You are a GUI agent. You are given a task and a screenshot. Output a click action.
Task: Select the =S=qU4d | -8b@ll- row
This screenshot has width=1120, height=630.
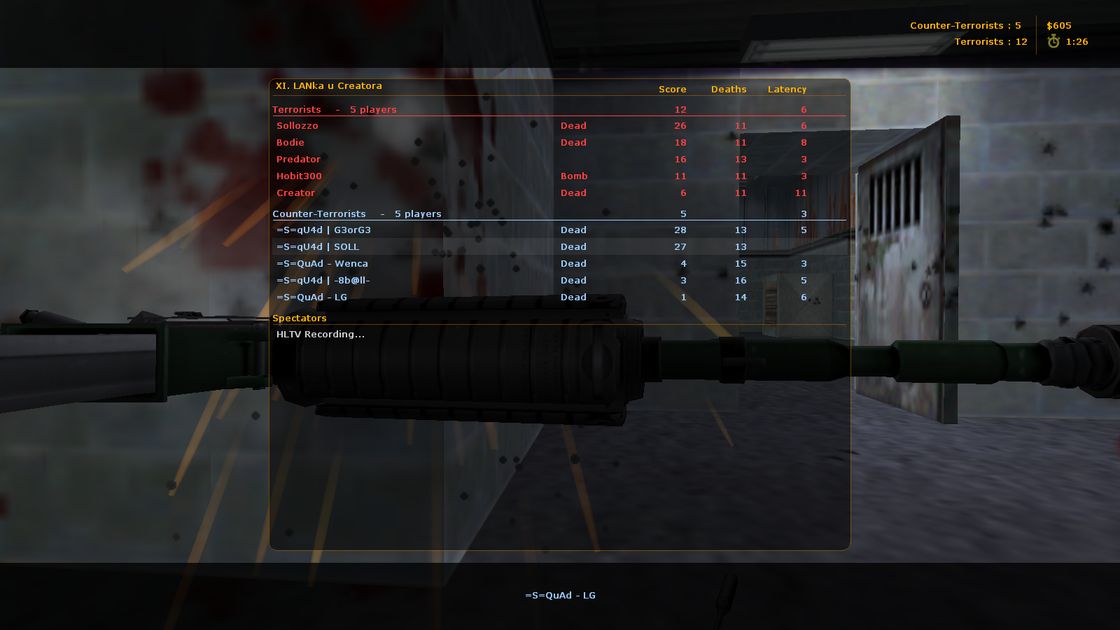(x=323, y=281)
